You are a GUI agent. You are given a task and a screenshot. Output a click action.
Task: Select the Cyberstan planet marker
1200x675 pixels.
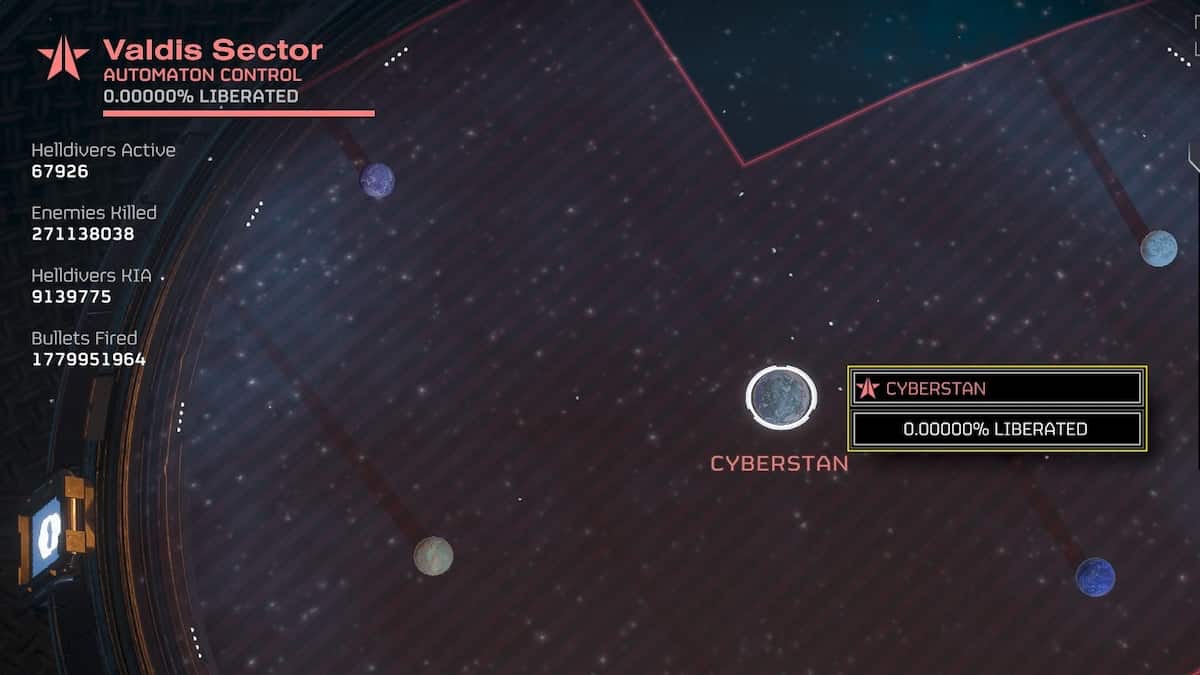pos(781,397)
